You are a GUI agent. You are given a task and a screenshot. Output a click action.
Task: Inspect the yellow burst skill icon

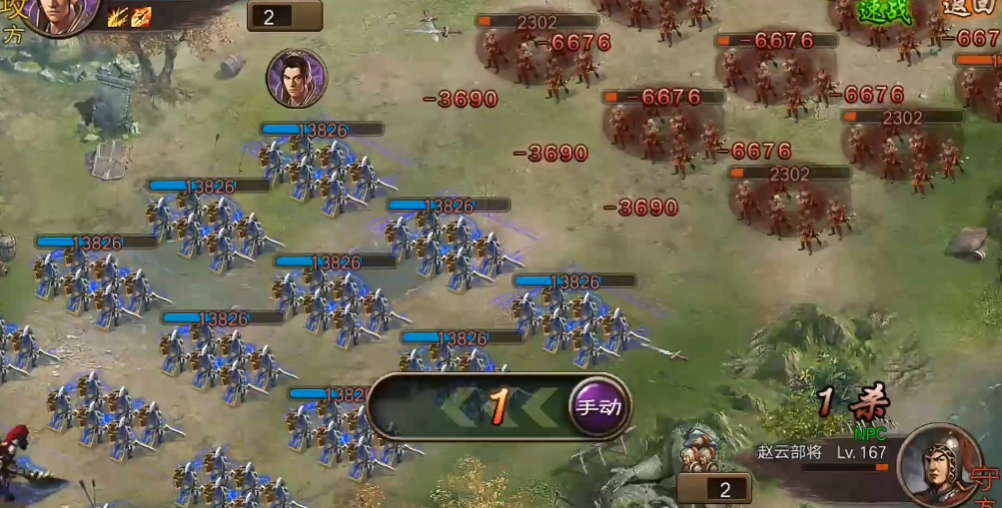(117, 16)
